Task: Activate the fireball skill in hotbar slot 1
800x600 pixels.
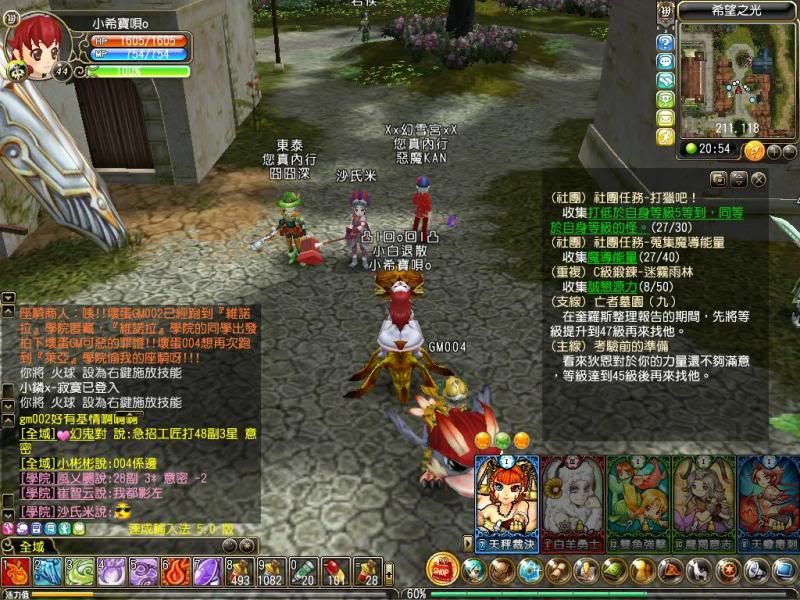Action: (x=16, y=572)
